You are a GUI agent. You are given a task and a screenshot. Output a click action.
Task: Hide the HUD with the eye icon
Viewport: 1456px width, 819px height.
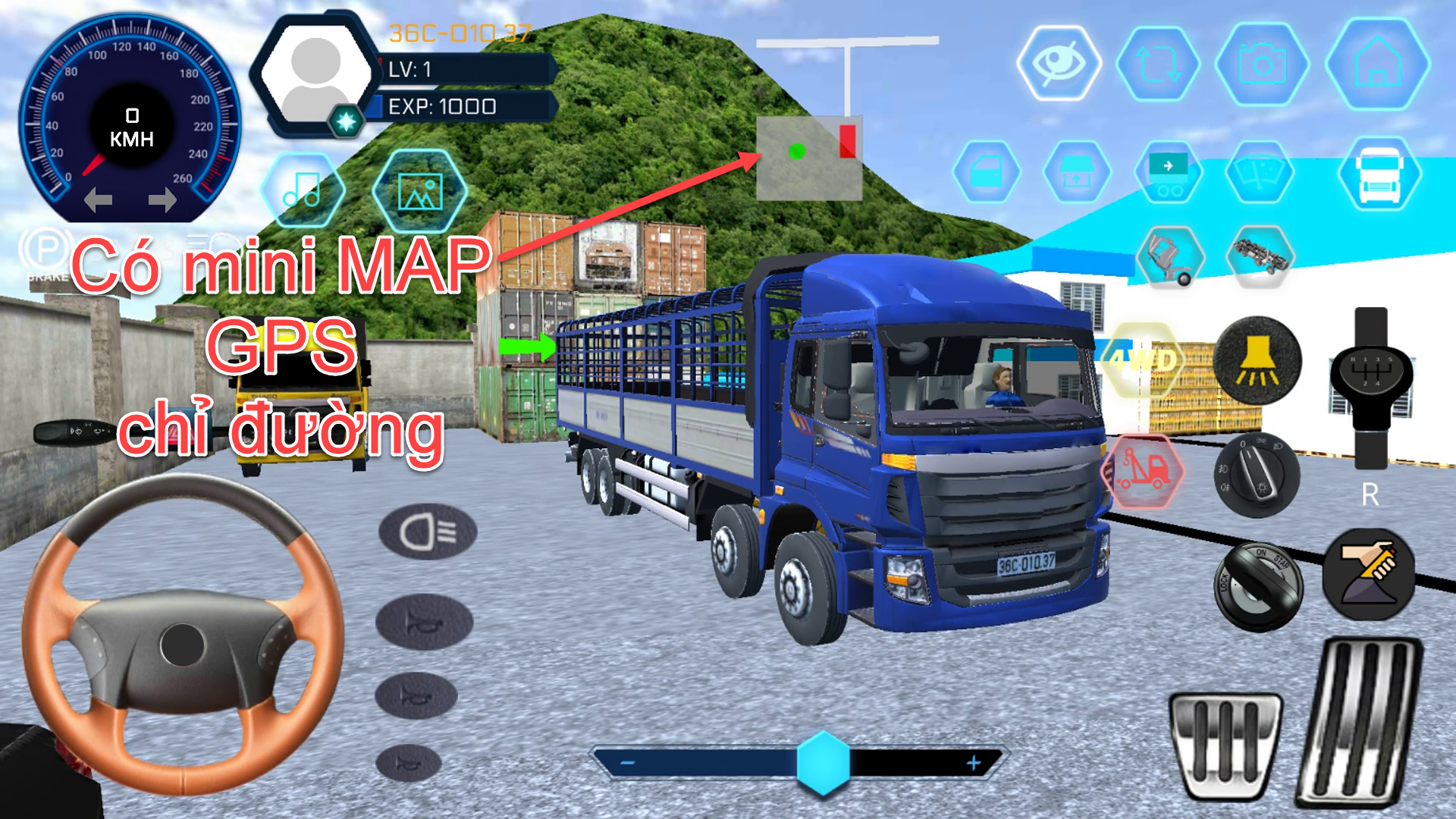click(1057, 64)
